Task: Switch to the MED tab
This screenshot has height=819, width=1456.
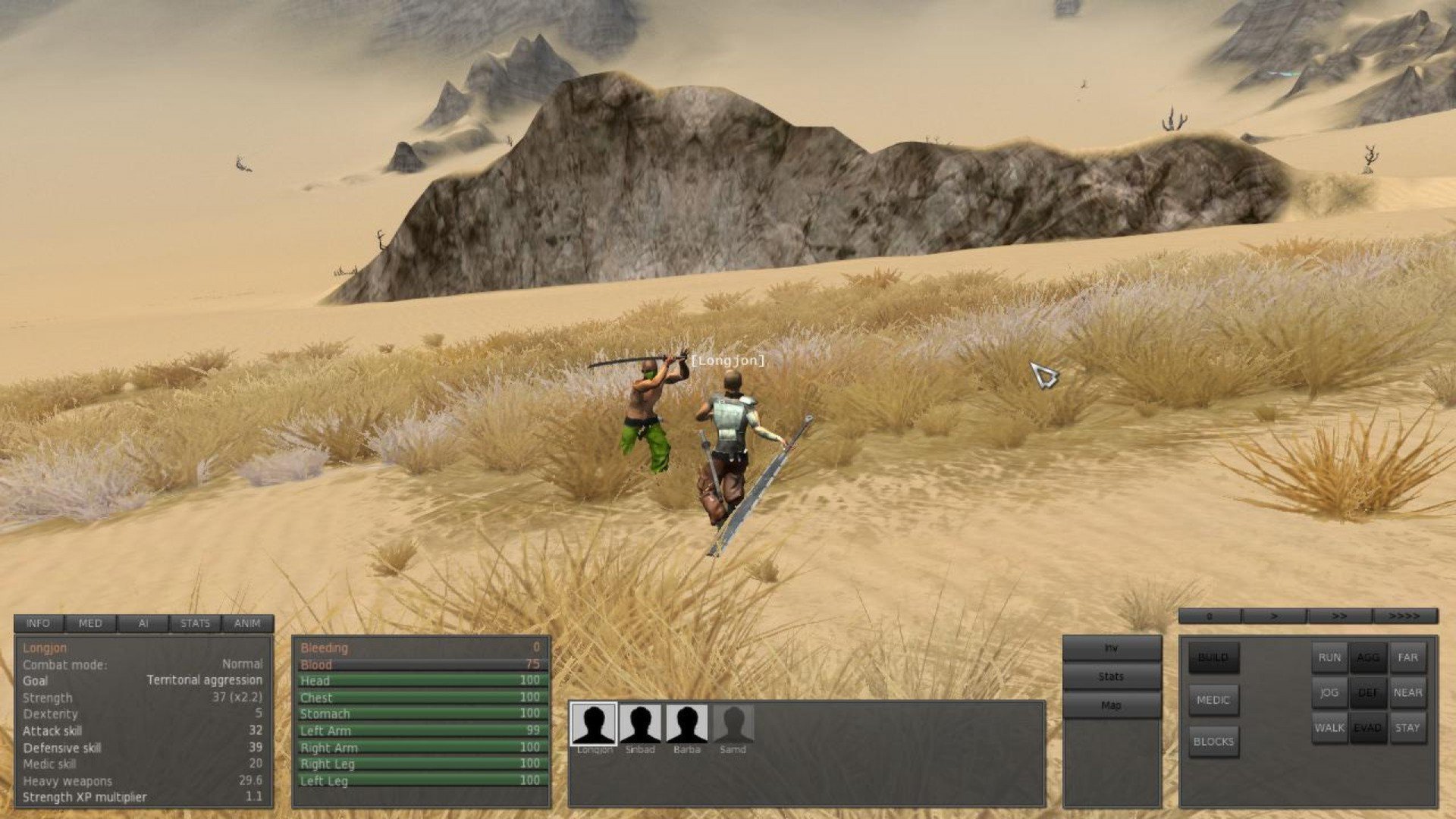Action: [90, 623]
